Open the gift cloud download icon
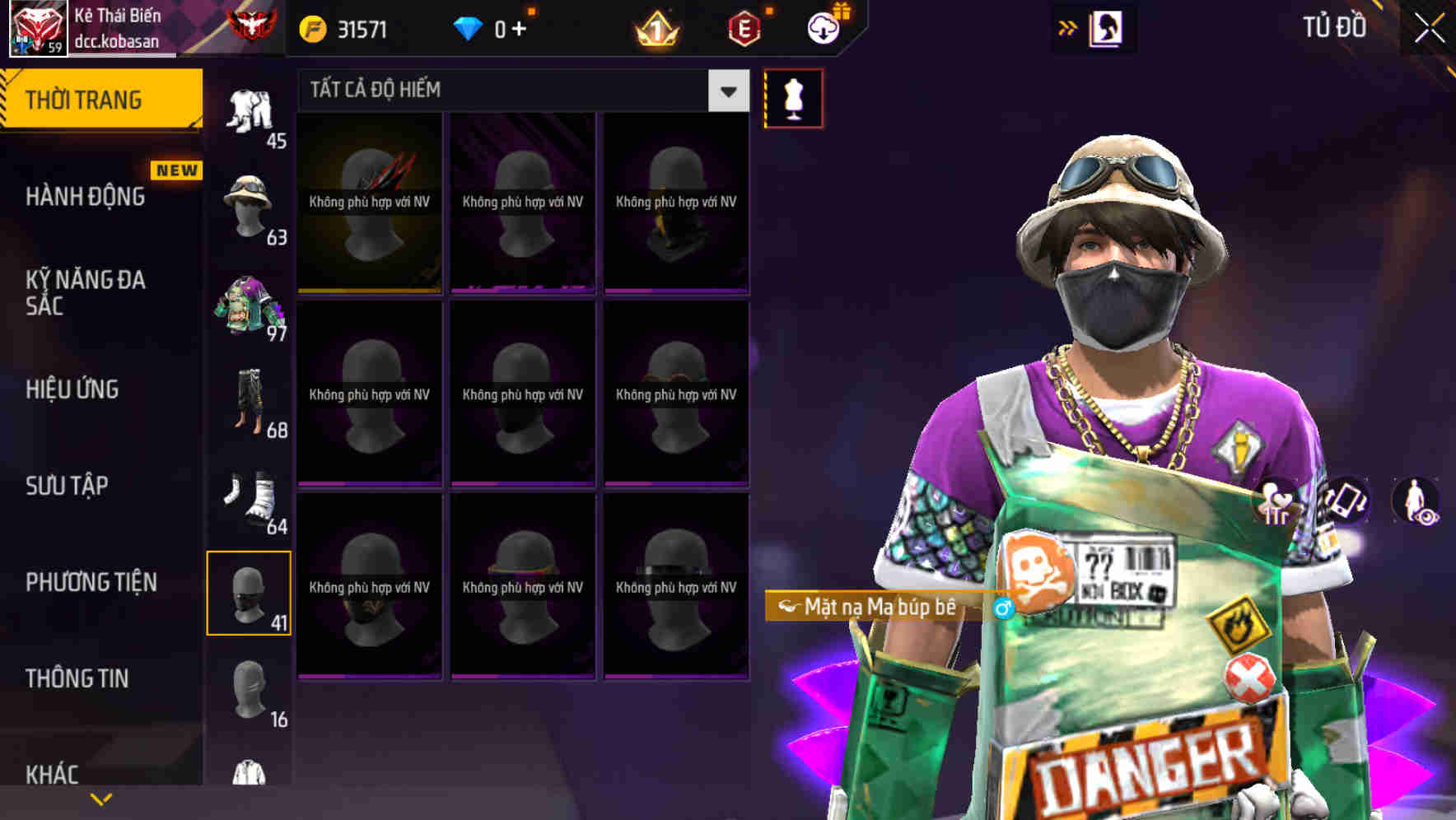The width and height of the screenshot is (1456, 820). (826, 27)
